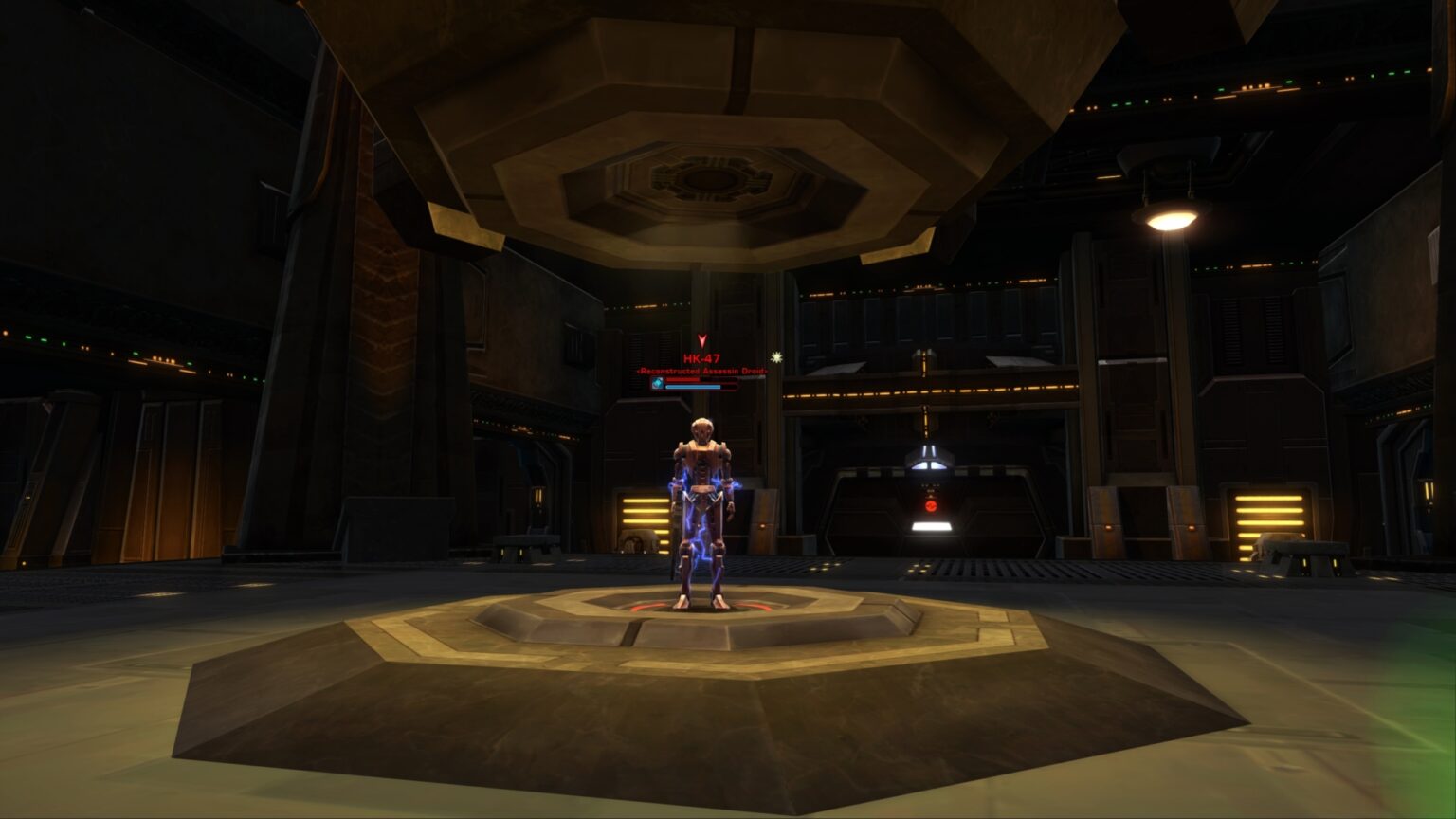Screen dimensions: 1456x819
Task: Click the red glowing indicator on the central door
Action: (x=932, y=505)
